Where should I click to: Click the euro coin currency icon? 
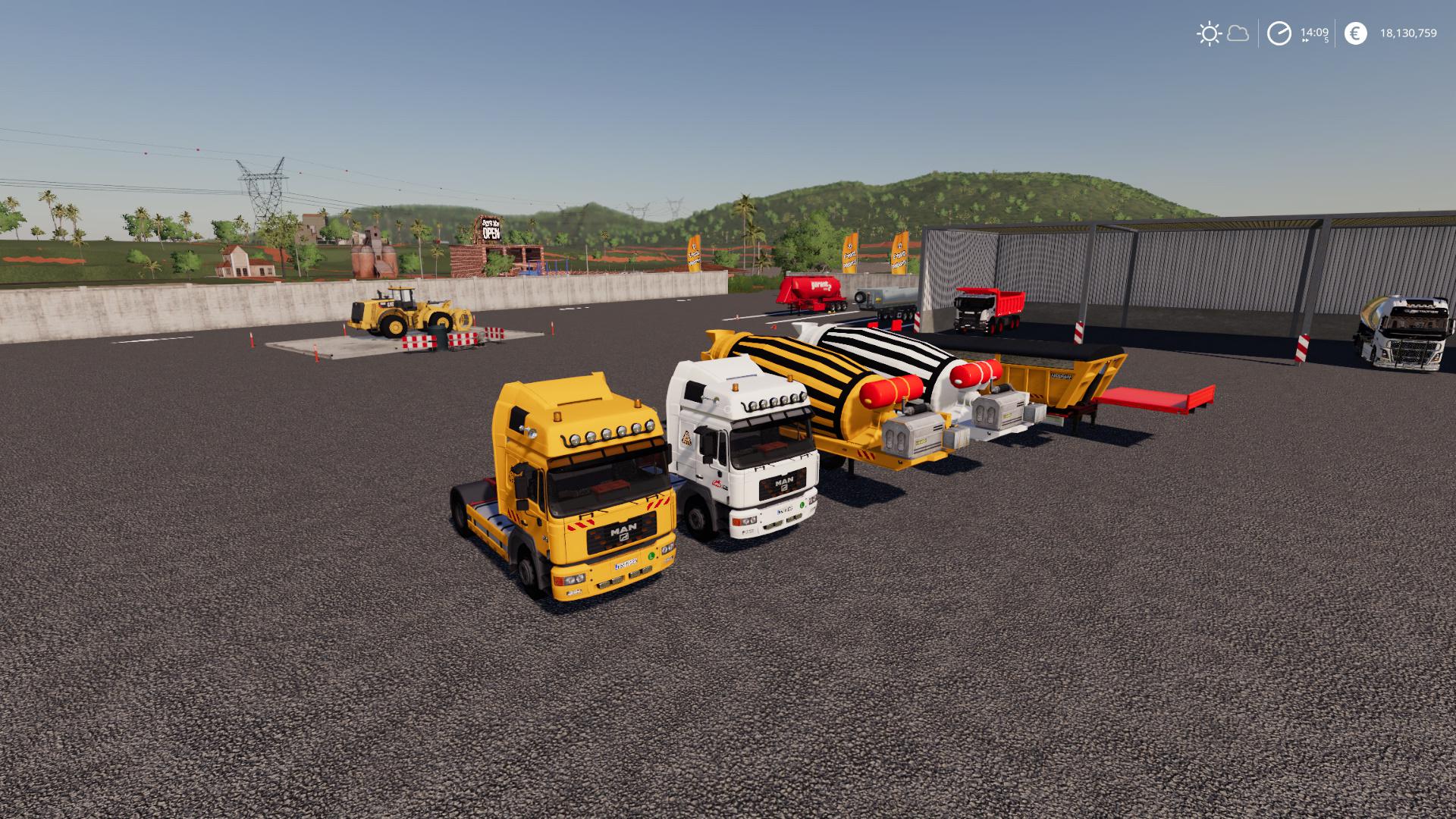pyautogui.click(x=1356, y=33)
